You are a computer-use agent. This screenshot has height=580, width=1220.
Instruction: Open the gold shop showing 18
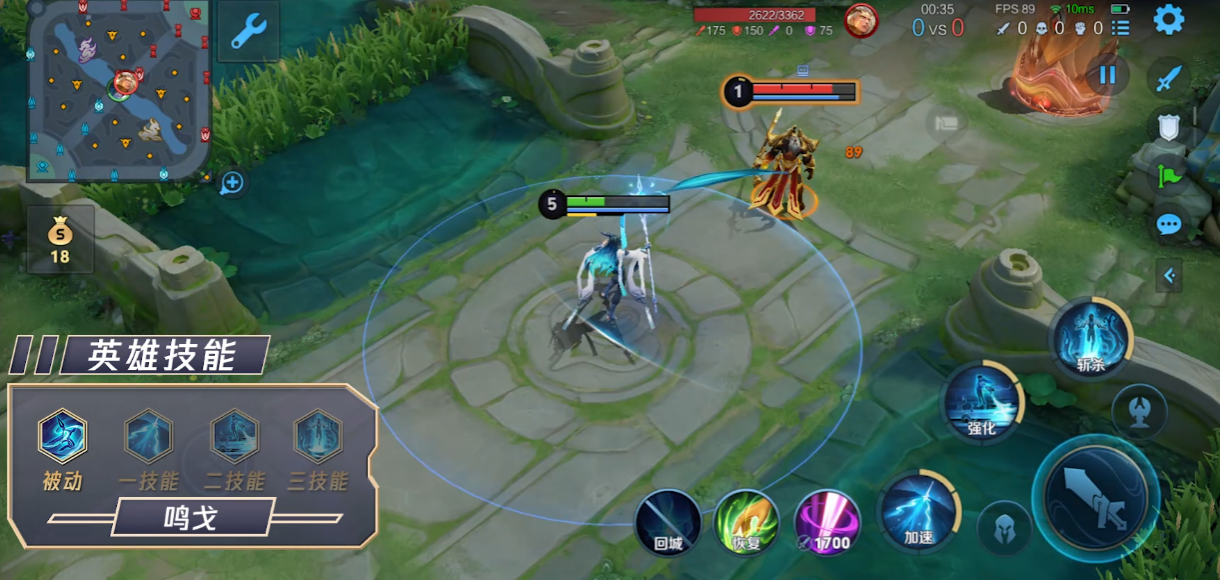pos(60,240)
